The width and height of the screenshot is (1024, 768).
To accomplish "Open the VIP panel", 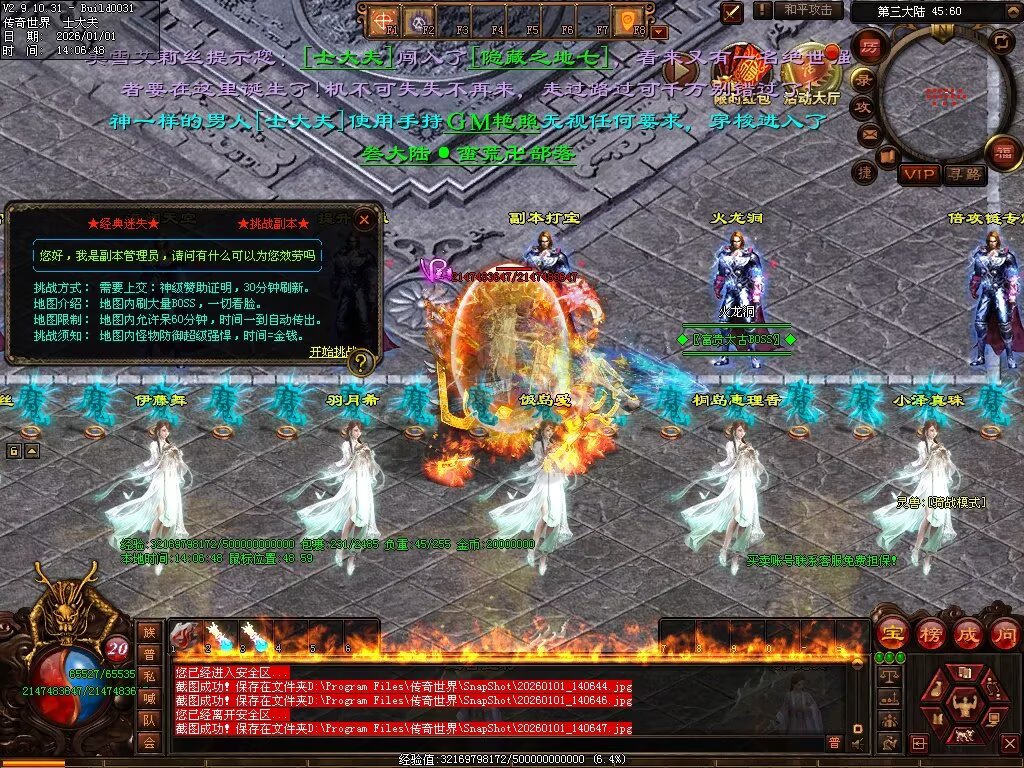I will pyautogui.click(x=919, y=174).
